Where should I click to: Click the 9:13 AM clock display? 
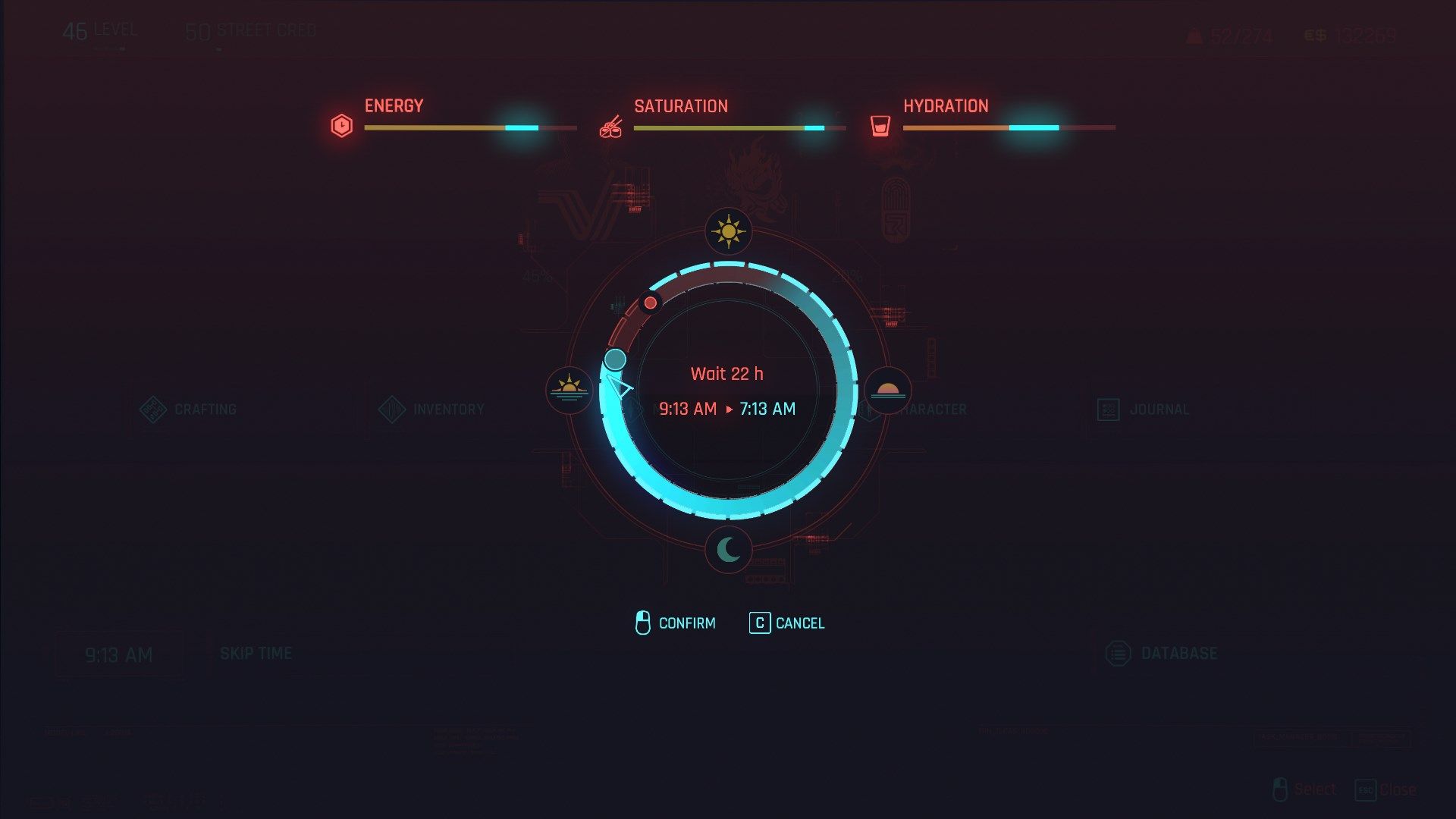(x=120, y=653)
